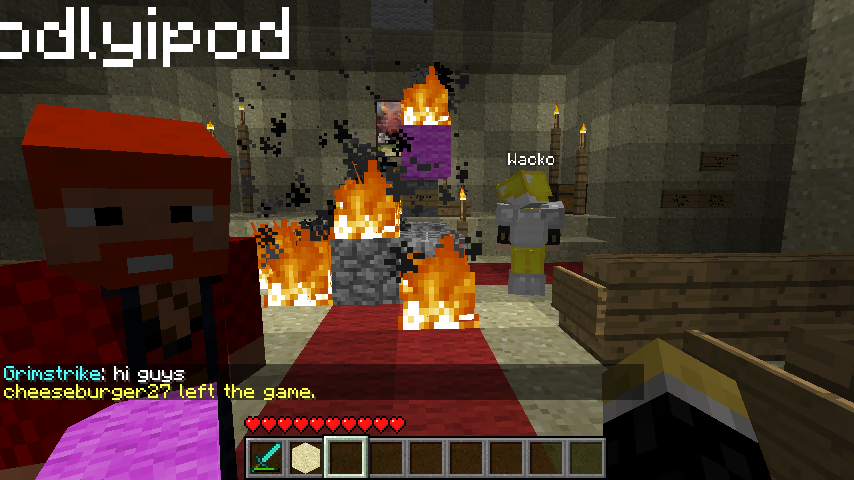Viewport: 854px width, 480px height.
Task: Click the highlighted empty hotbar slot
Action: click(346, 457)
